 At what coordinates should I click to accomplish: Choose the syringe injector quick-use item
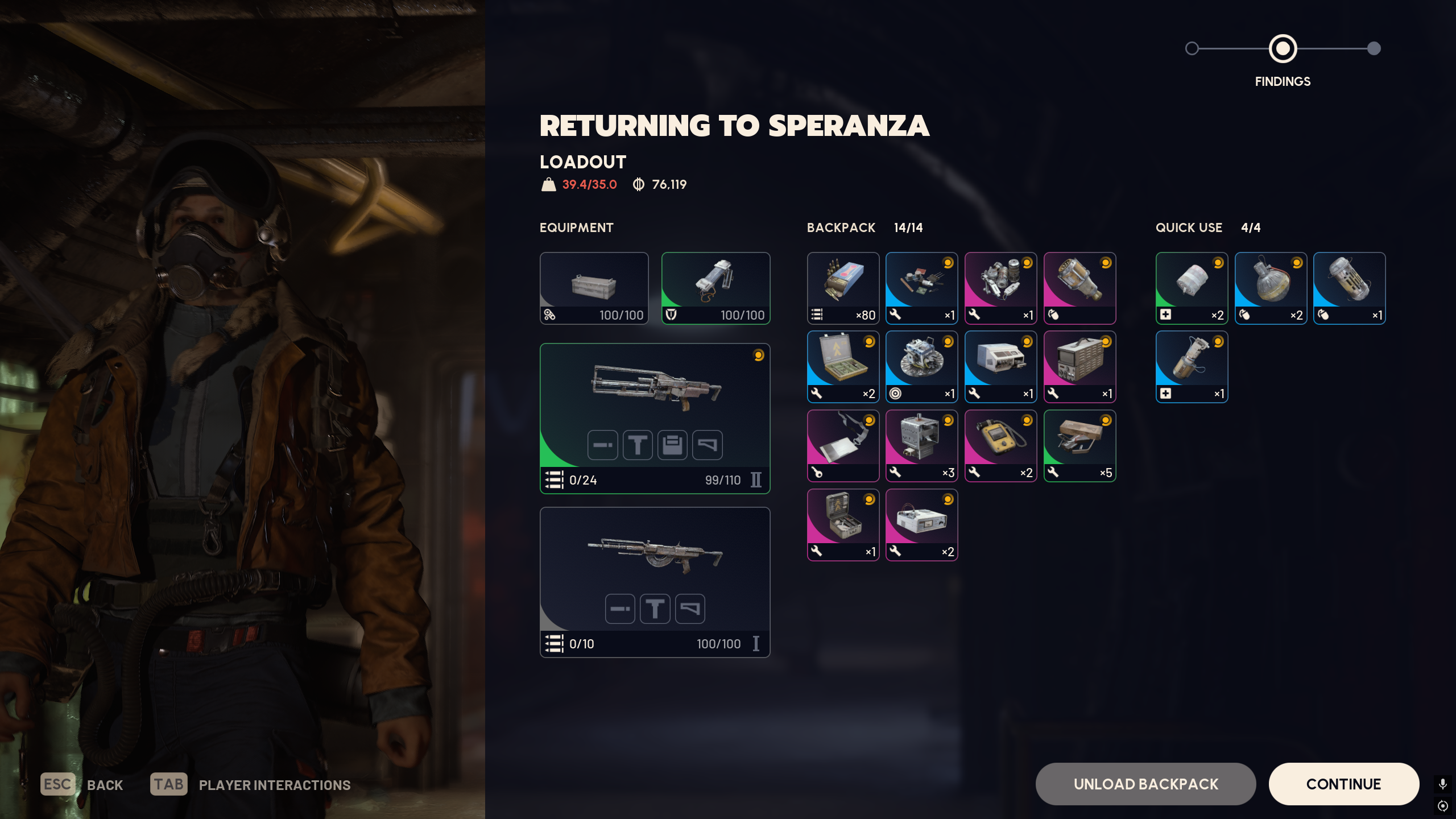click(1192, 367)
